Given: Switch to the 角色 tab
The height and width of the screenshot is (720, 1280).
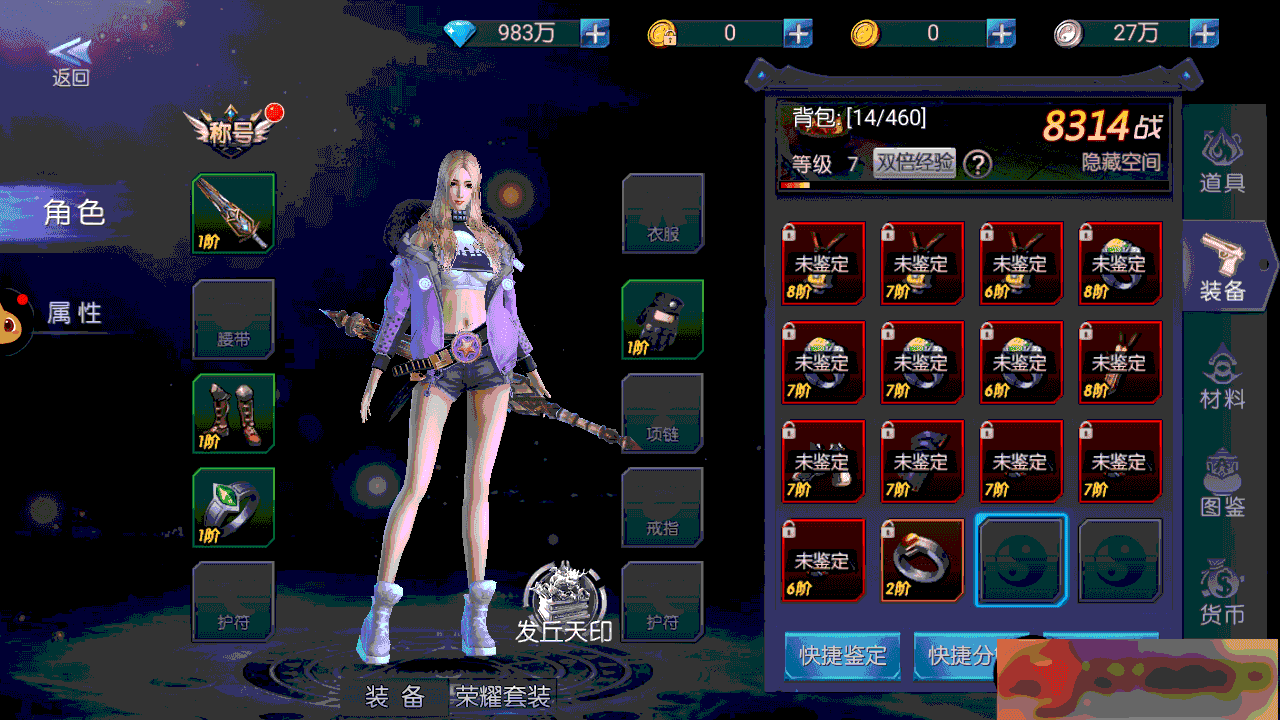Looking at the screenshot, I should [73, 212].
